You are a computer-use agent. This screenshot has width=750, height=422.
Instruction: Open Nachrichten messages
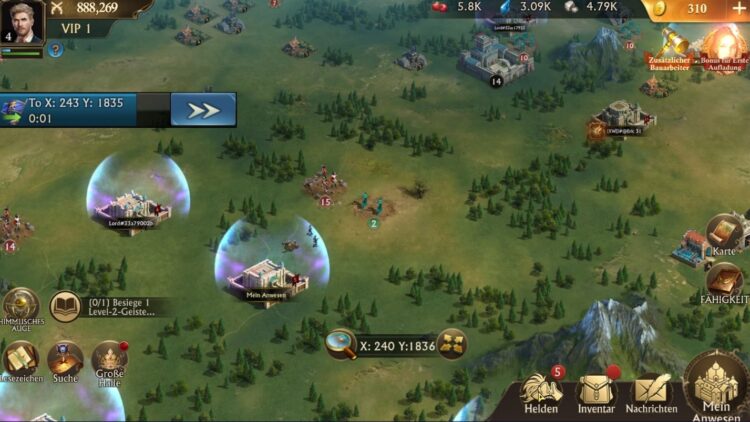click(x=651, y=392)
